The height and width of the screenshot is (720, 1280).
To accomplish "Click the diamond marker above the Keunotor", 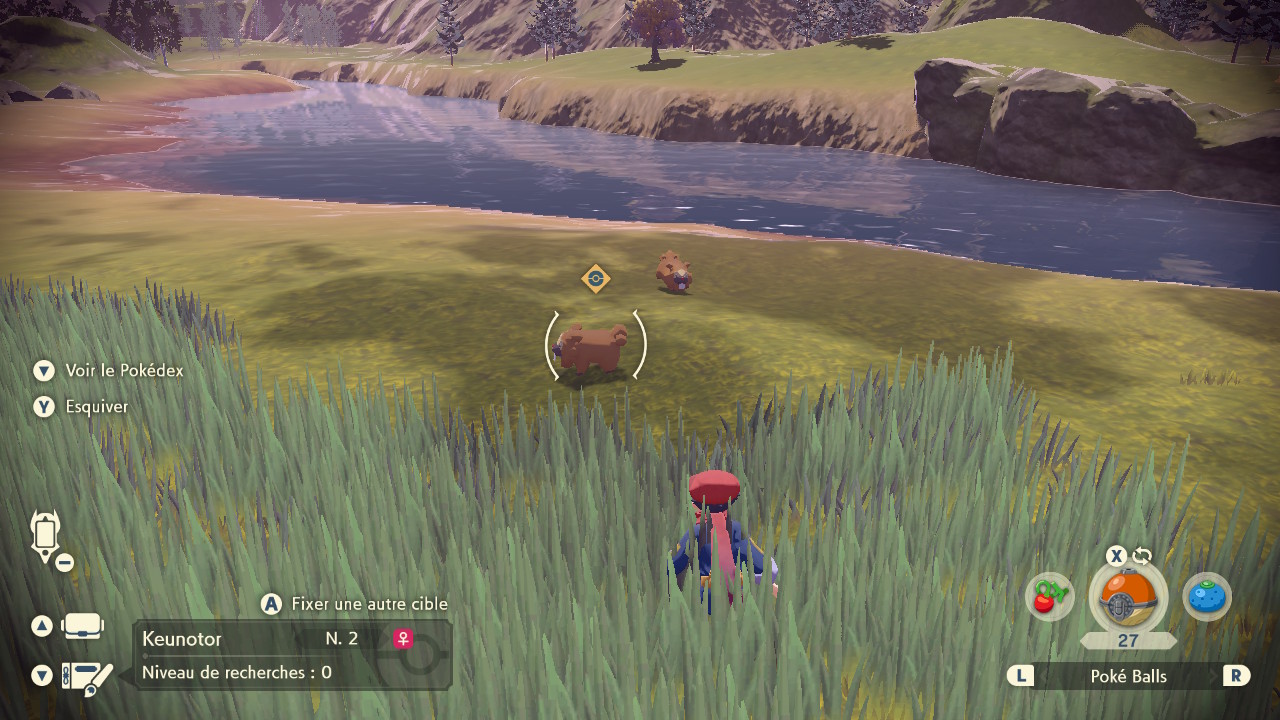I will click(x=596, y=278).
